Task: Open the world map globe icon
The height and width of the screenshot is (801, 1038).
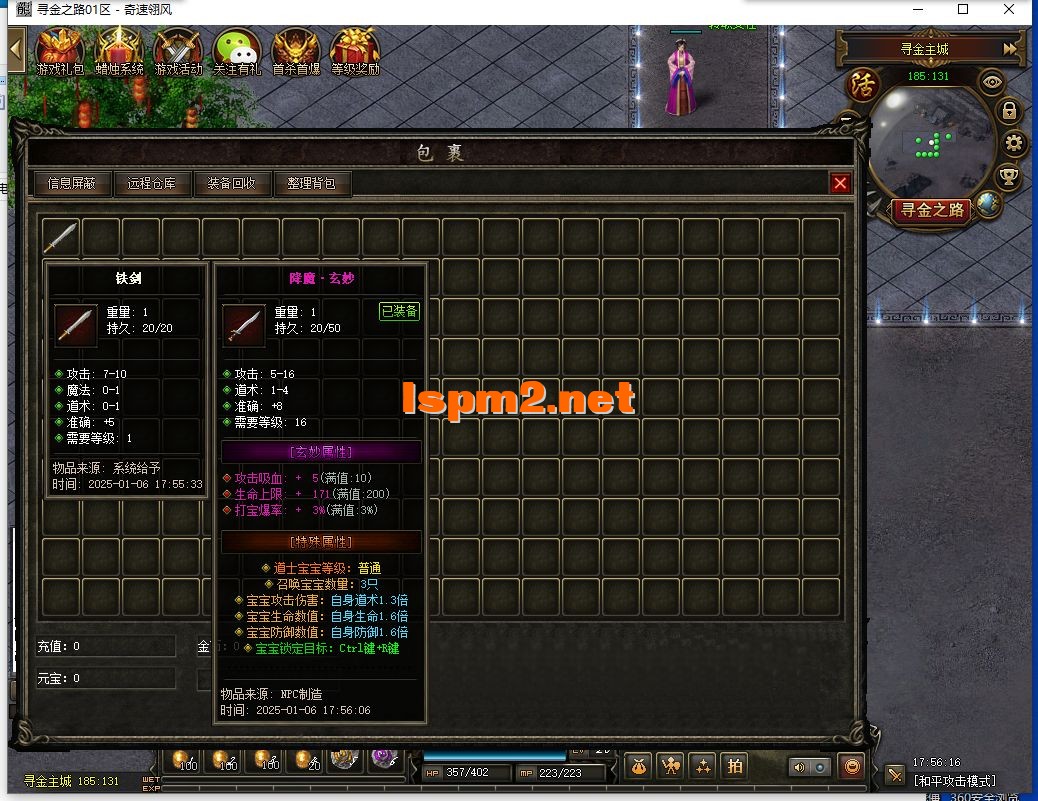Action: pyautogui.click(x=988, y=205)
